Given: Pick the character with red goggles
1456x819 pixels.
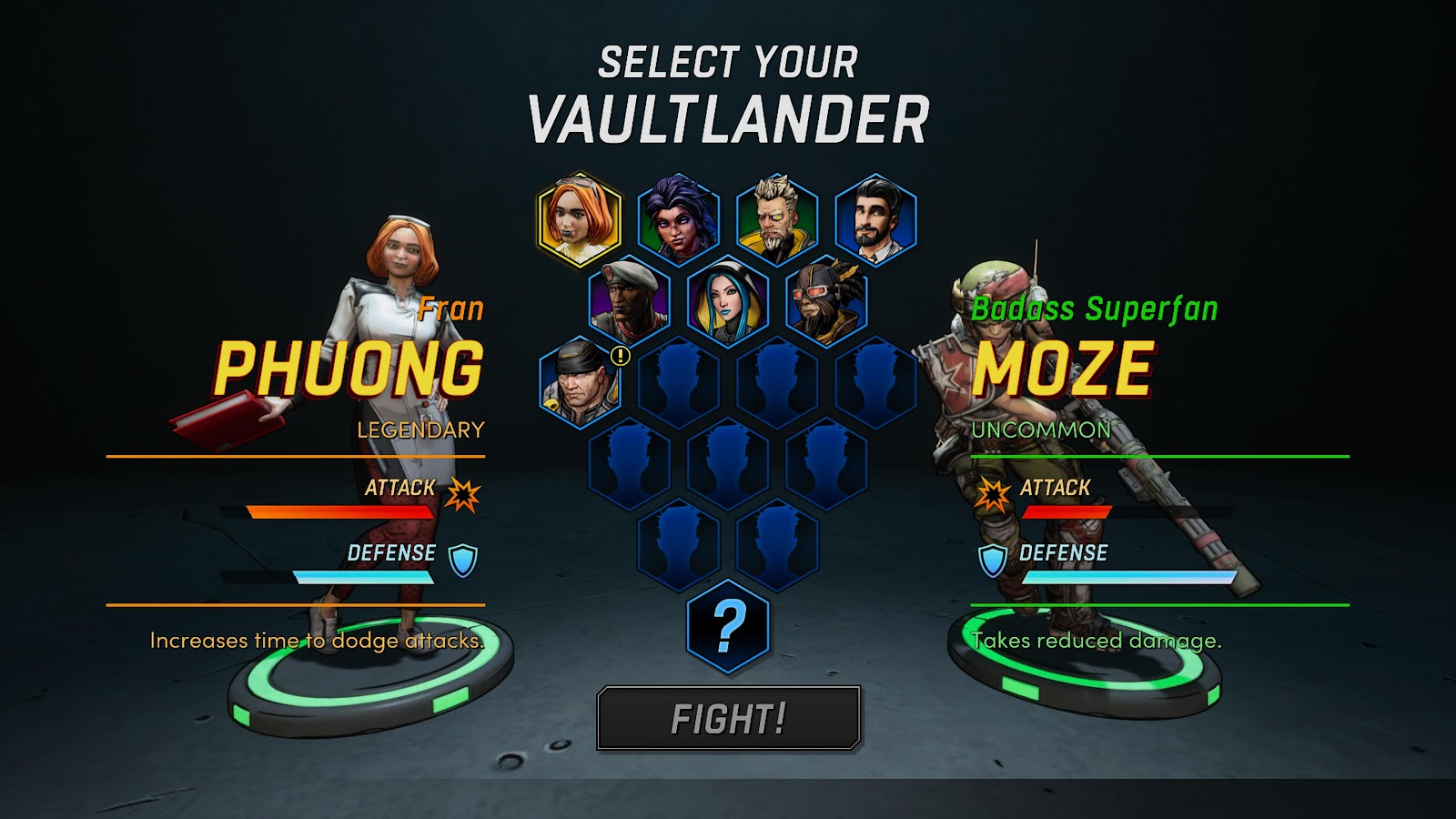Looking at the screenshot, I should [826, 301].
